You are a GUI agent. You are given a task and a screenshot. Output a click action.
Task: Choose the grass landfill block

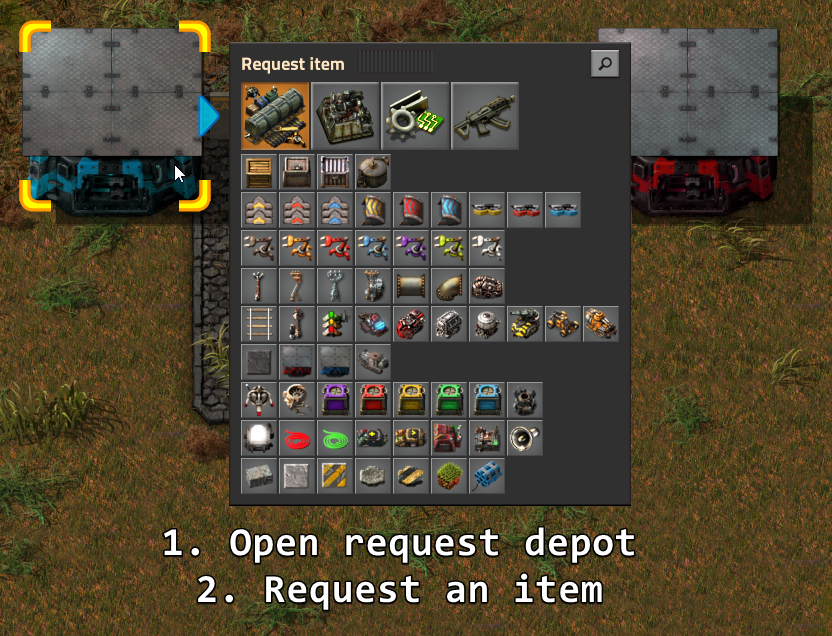click(449, 476)
